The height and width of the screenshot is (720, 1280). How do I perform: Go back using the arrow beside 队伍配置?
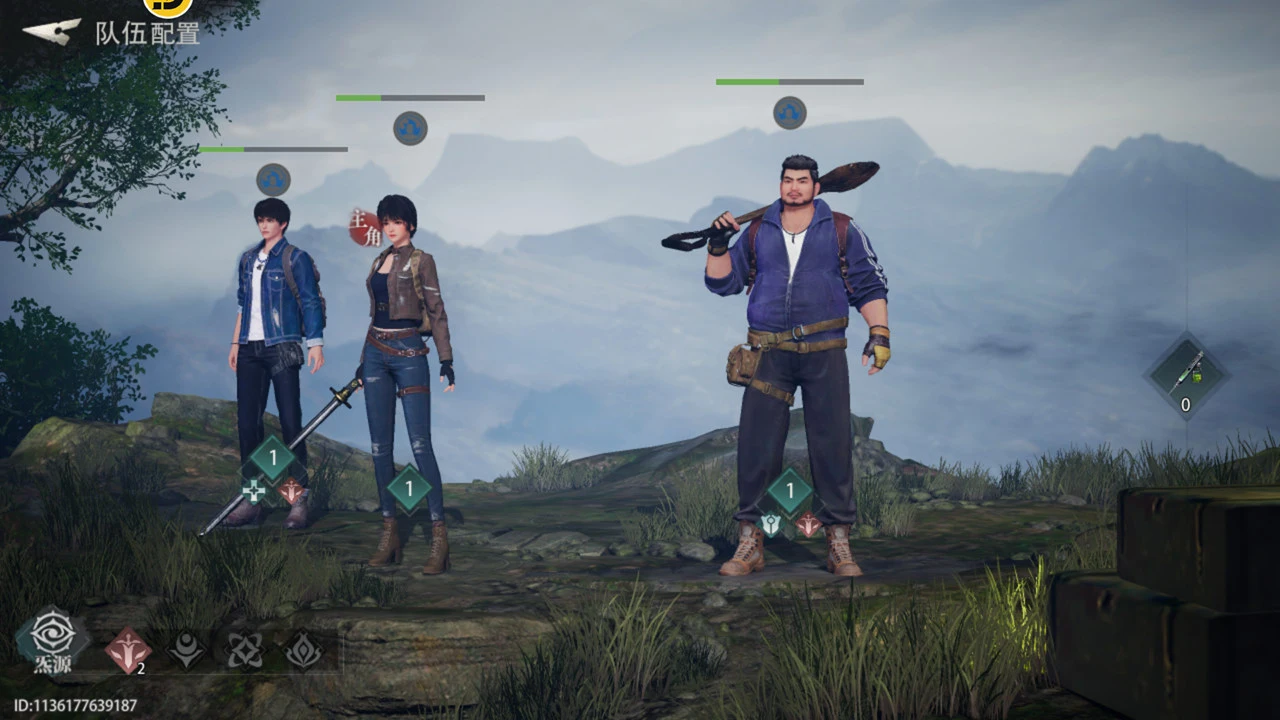point(52,32)
